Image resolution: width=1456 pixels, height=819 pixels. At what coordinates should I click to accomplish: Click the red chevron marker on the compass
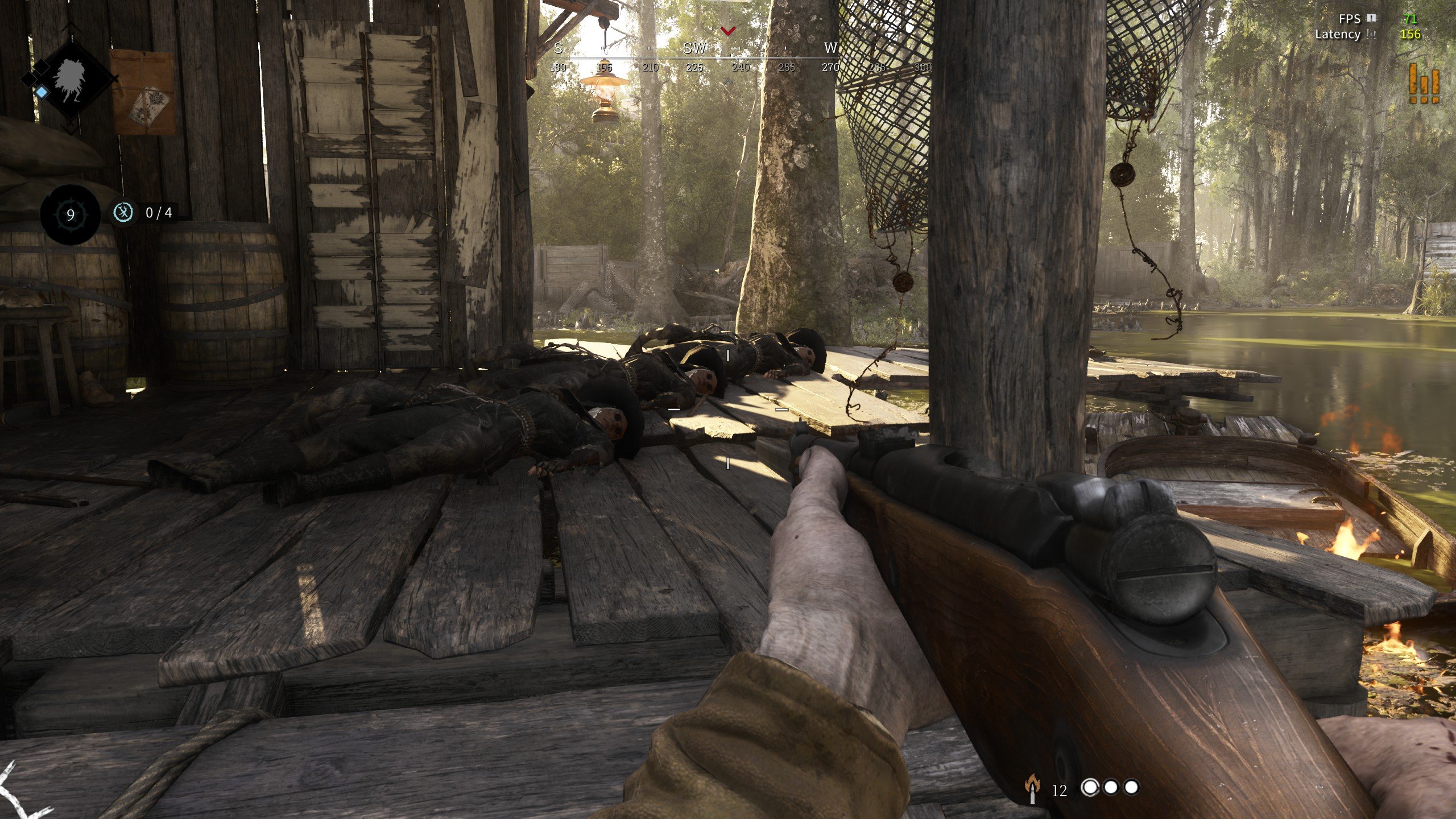pyautogui.click(x=728, y=30)
